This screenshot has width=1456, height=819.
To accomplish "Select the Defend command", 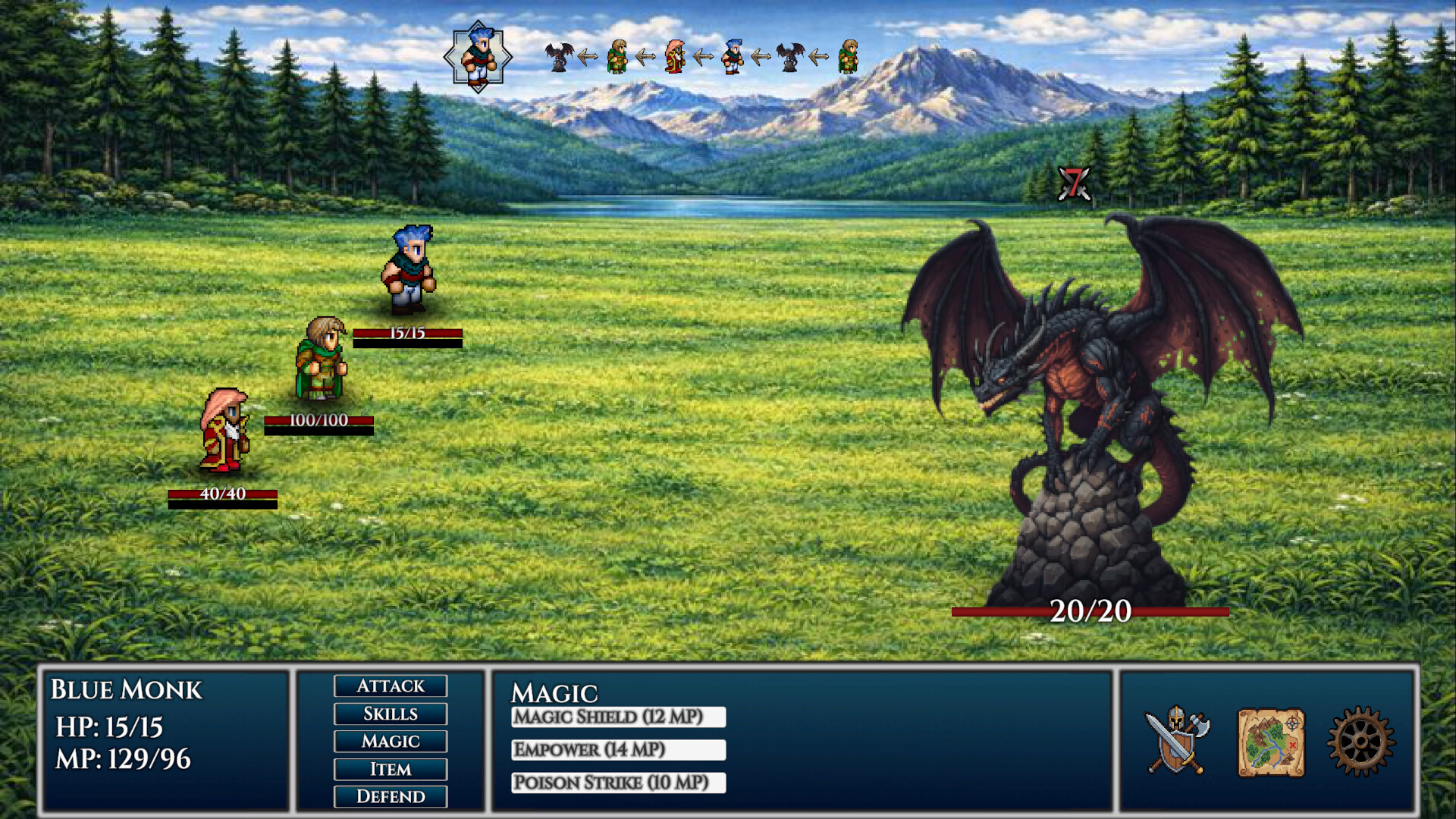I will [x=390, y=796].
